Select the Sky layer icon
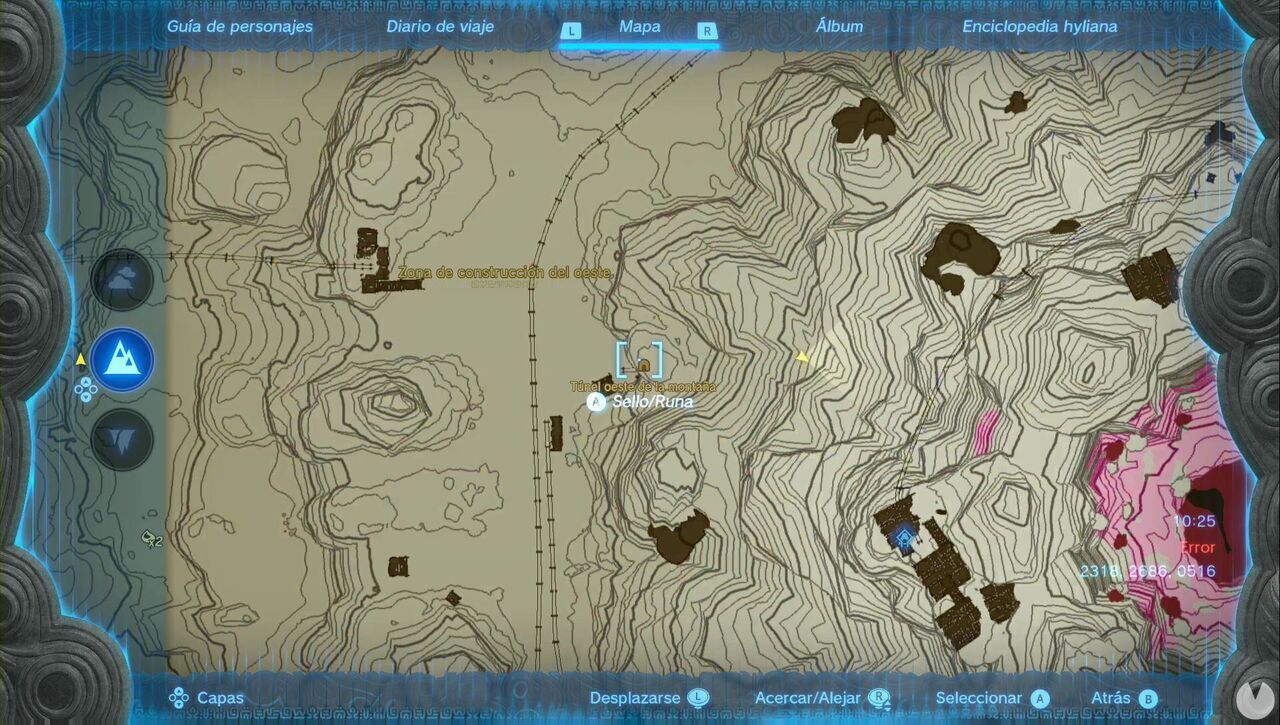Screen dimensions: 1280x725 click(x=122, y=280)
